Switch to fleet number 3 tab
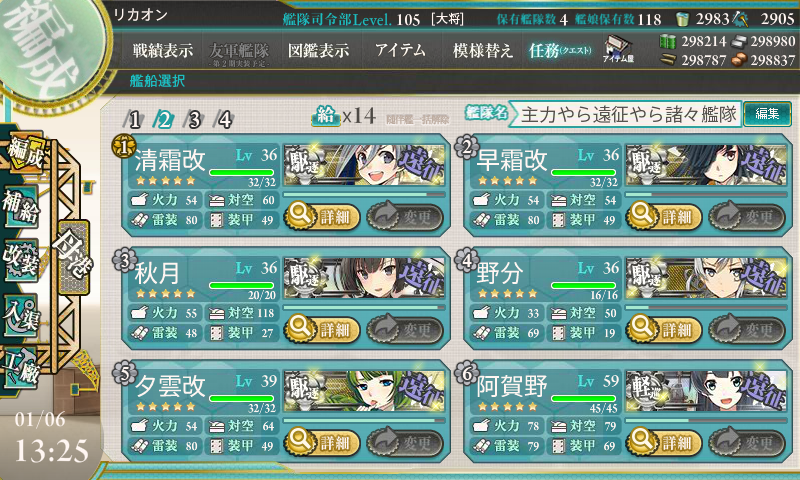 pos(195,120)
